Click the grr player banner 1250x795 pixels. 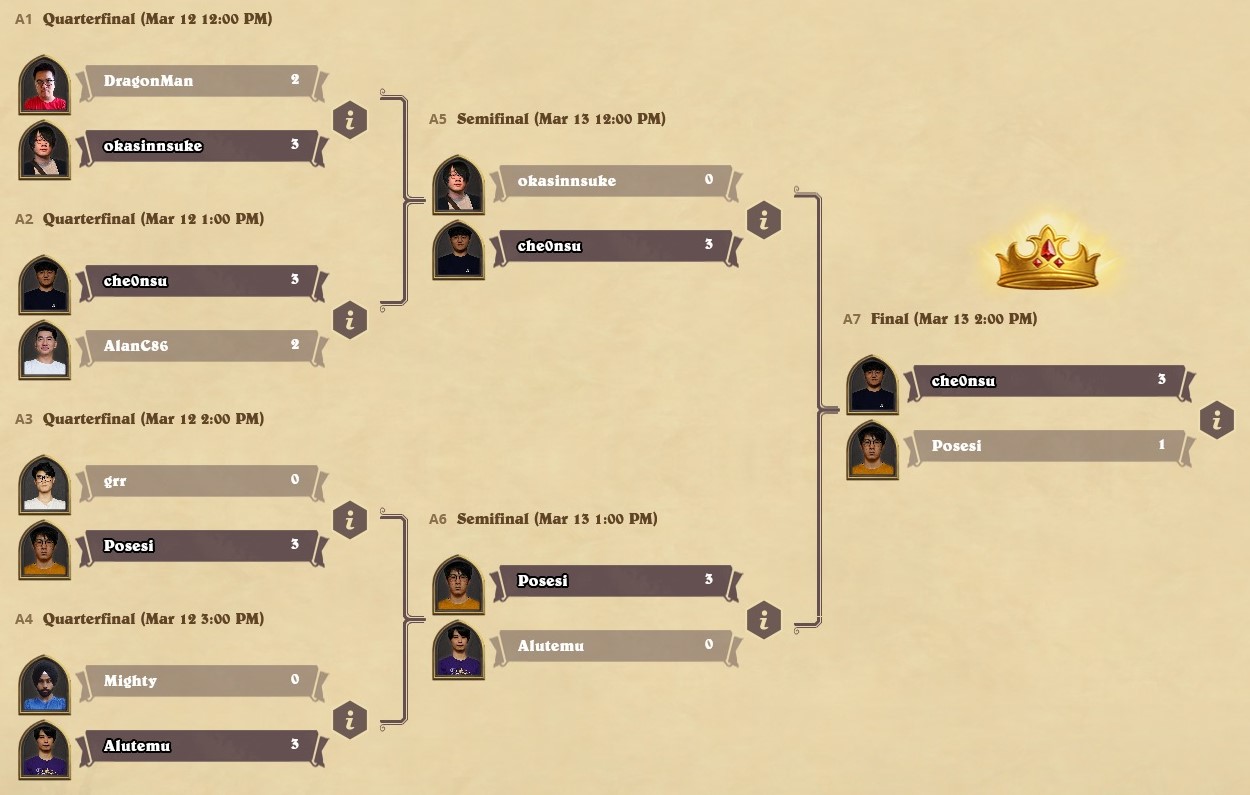click(x=200, y=481)
